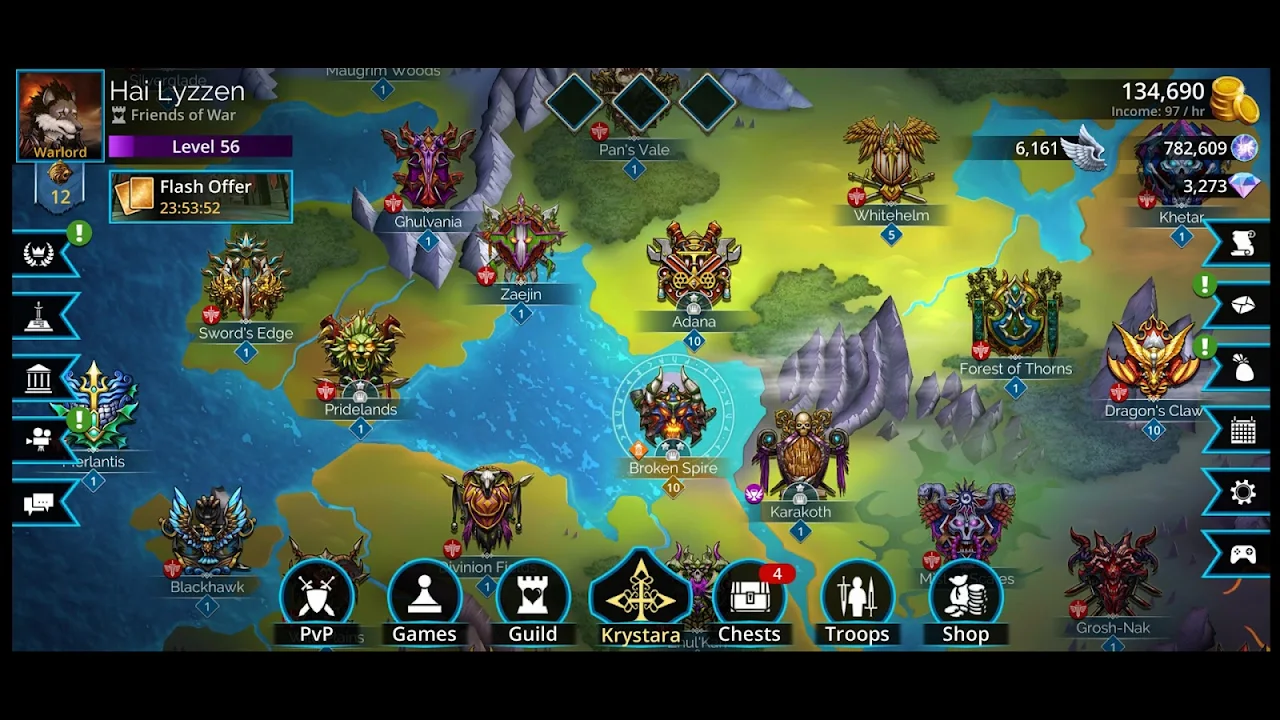Open the Flash Offer deal
Viewport: 1280px width, 720px height.
(201, 197)
